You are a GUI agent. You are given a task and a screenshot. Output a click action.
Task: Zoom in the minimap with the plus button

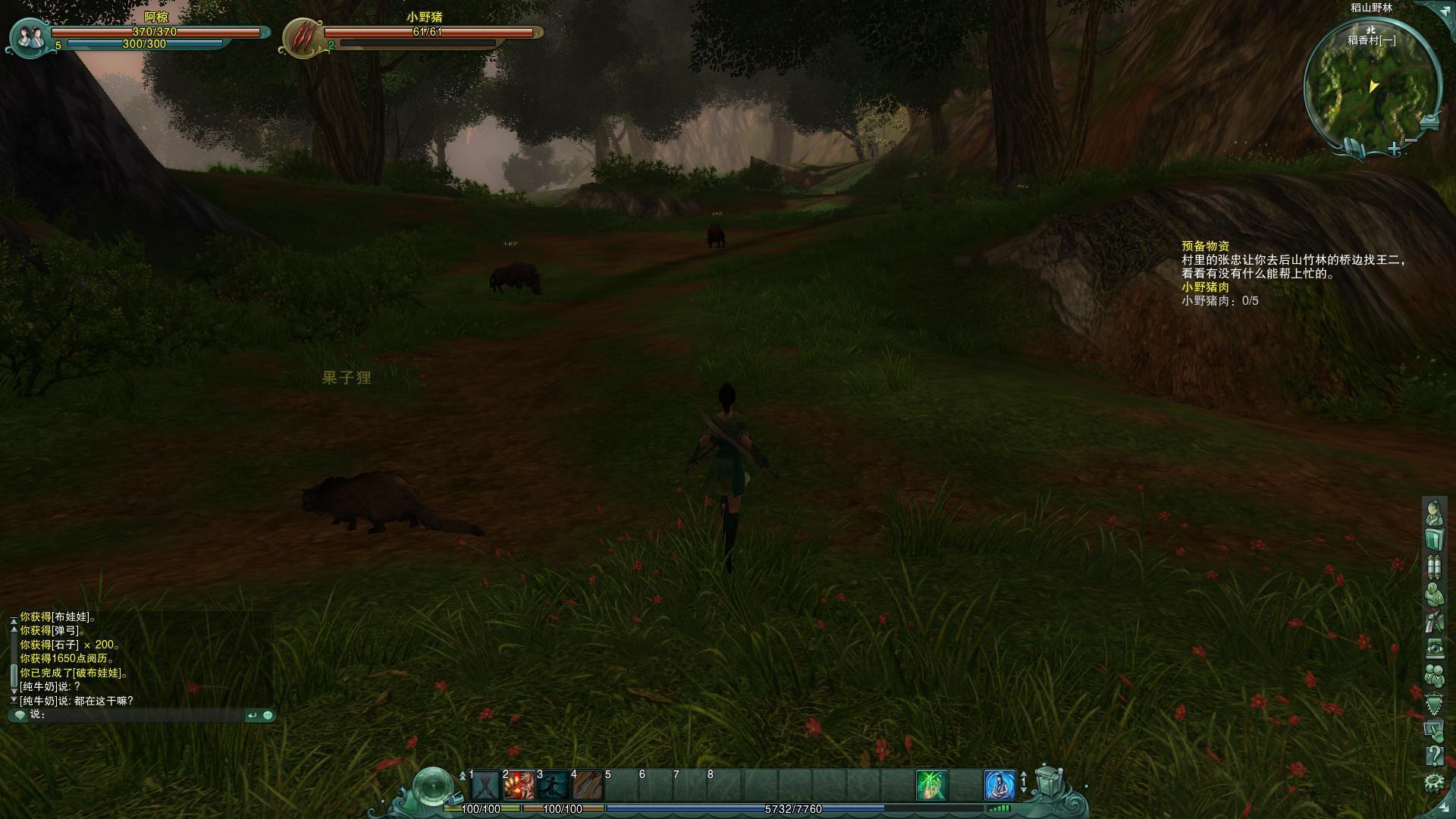[1395, 149]
